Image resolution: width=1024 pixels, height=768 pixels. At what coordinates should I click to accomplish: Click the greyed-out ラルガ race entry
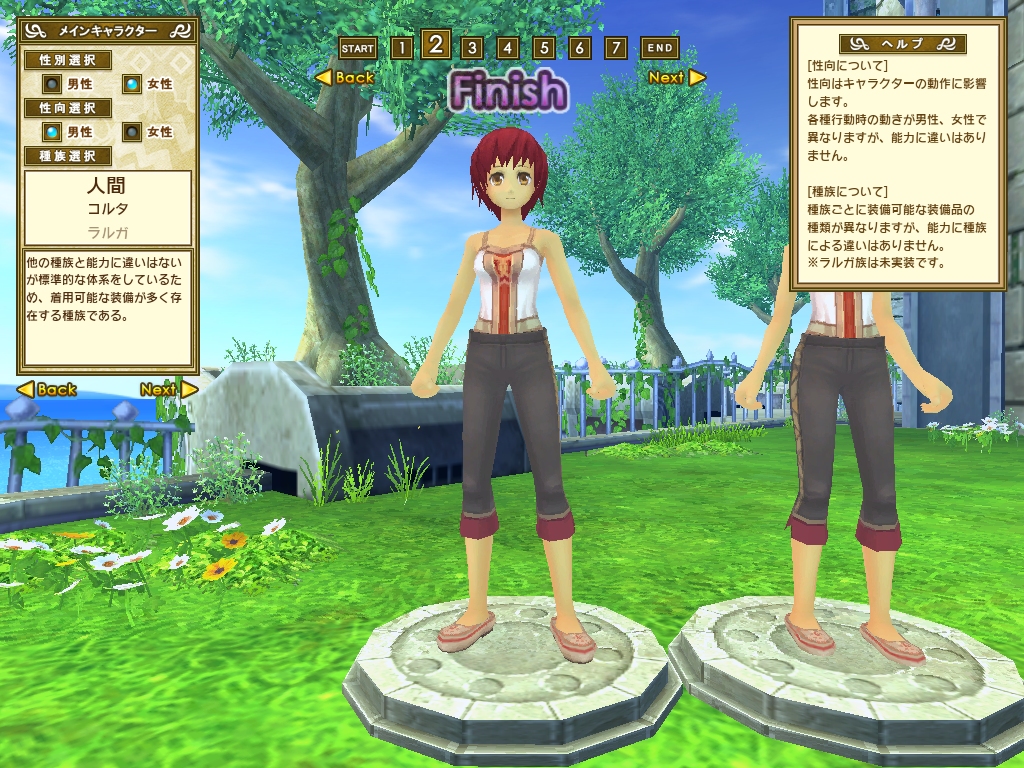point(107,231)
